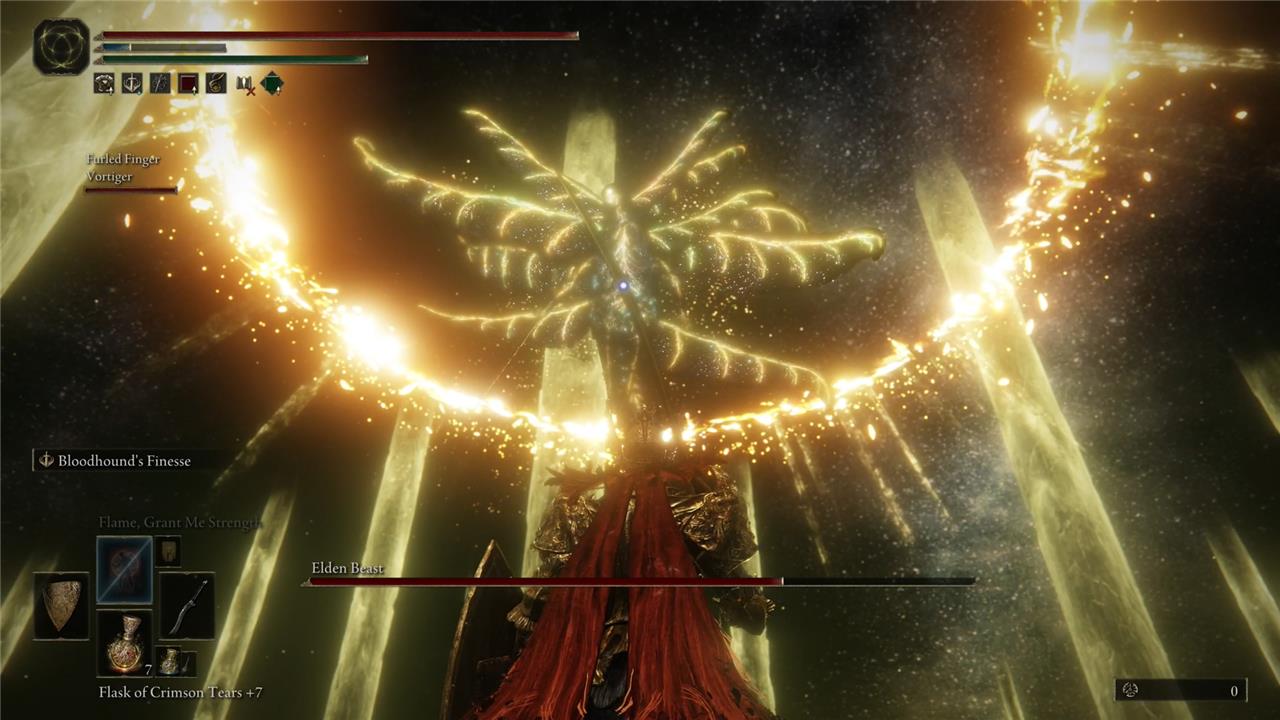Select the small next-flask slot beside the count
The width and height of the screenshot is (1280, 720).
172,661
